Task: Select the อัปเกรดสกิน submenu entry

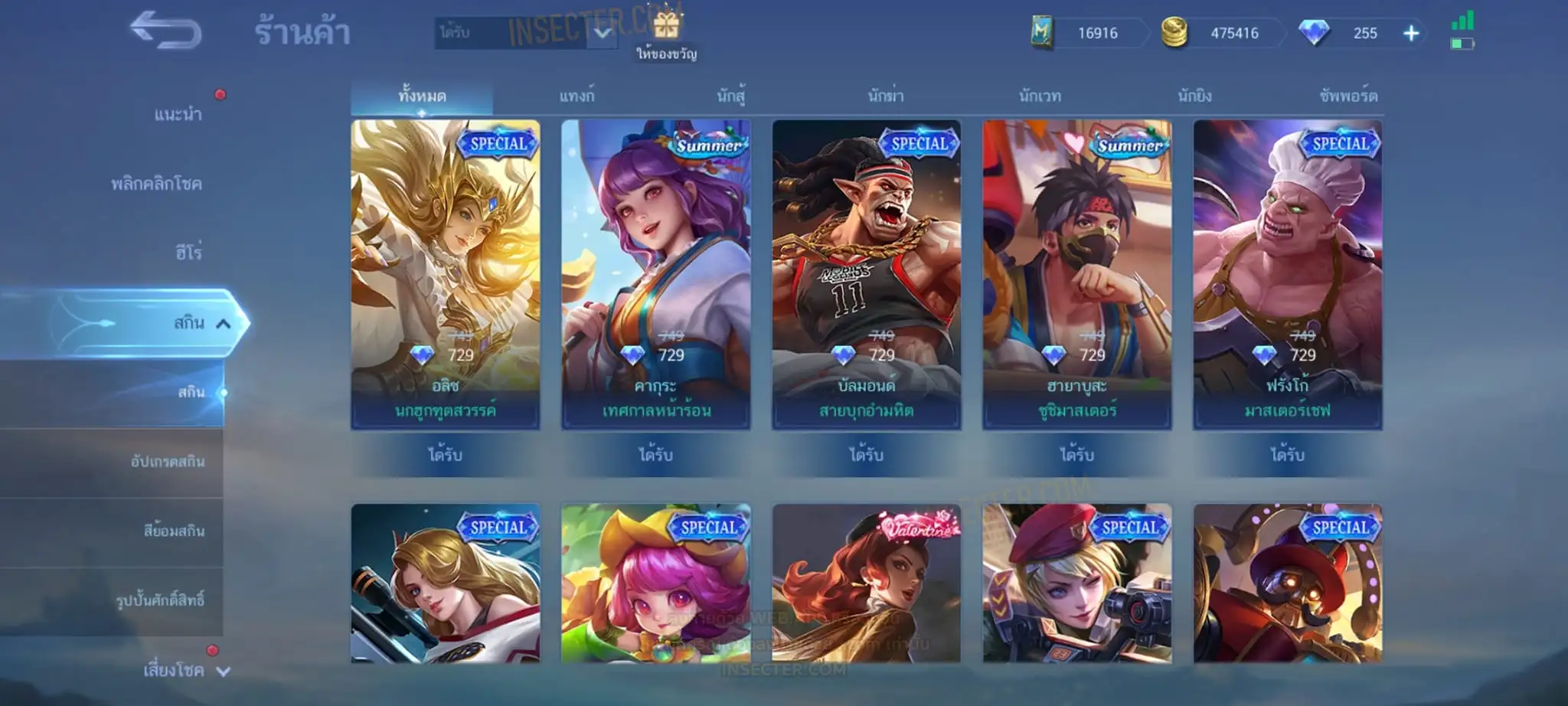Action: (168, 462)
